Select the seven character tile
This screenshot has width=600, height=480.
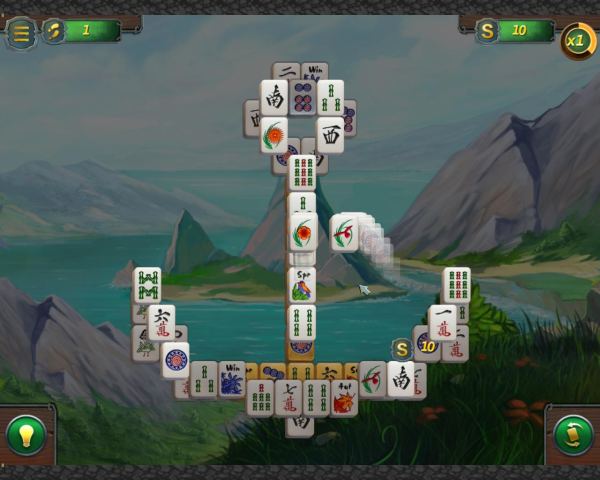click(x=288, y=397)
